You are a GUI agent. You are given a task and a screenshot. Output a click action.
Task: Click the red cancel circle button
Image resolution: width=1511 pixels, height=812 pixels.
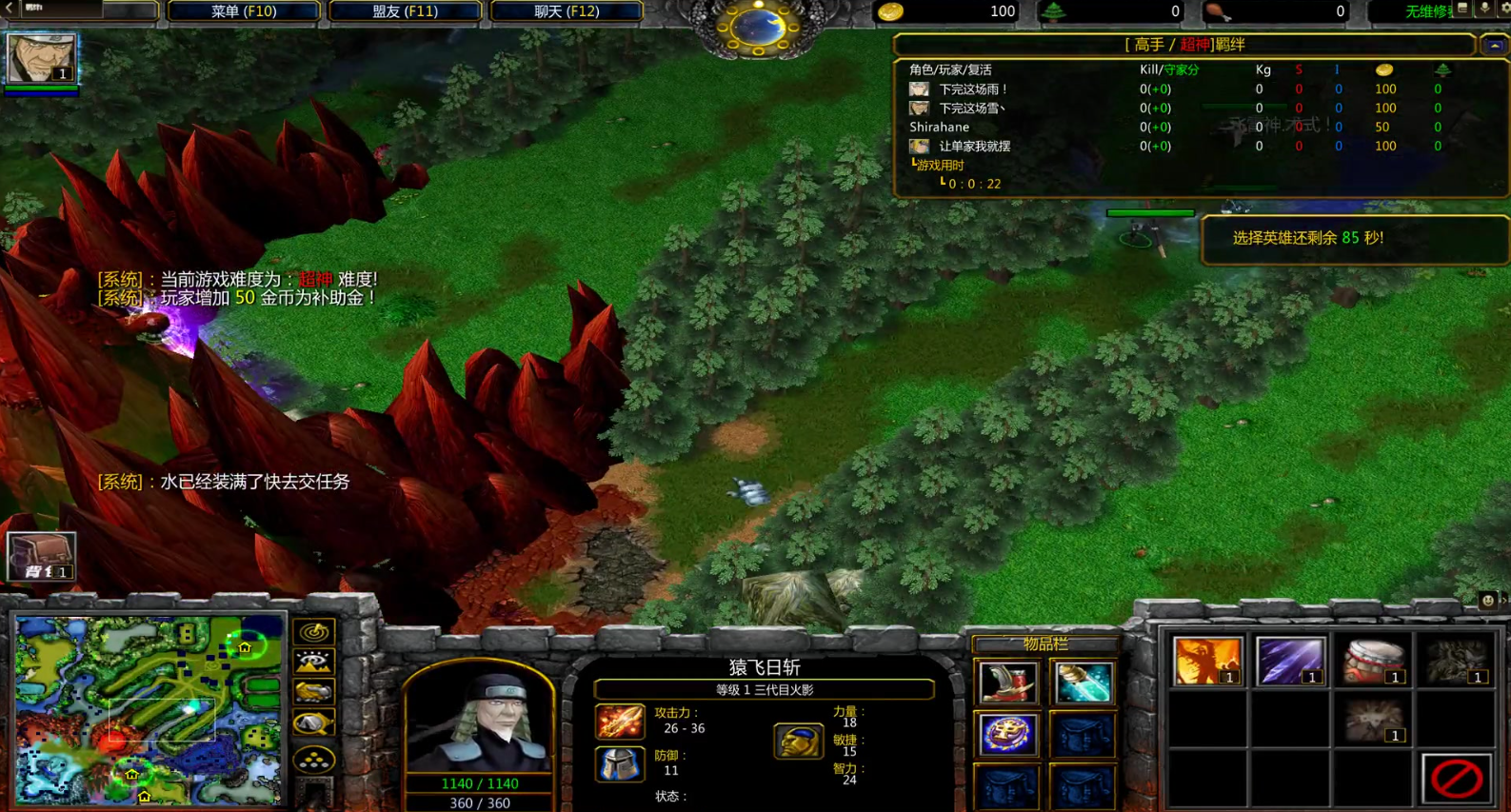coord(1456,779)
